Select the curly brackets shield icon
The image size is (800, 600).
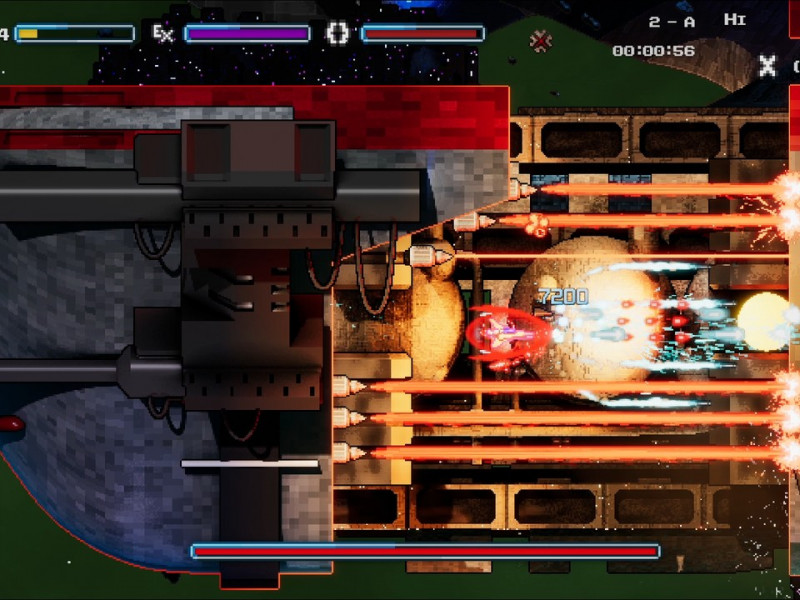[338, 34]
